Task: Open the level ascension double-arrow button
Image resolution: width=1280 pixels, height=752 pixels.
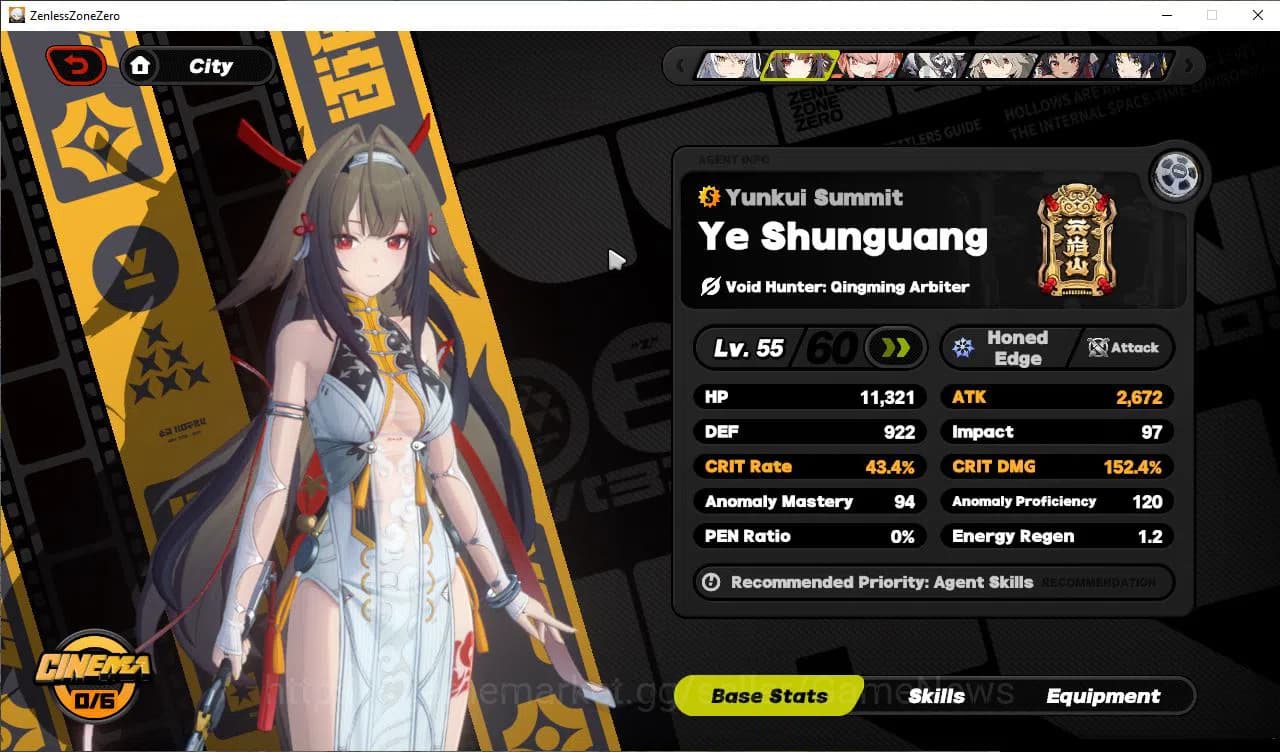Action: pos(893,347)
